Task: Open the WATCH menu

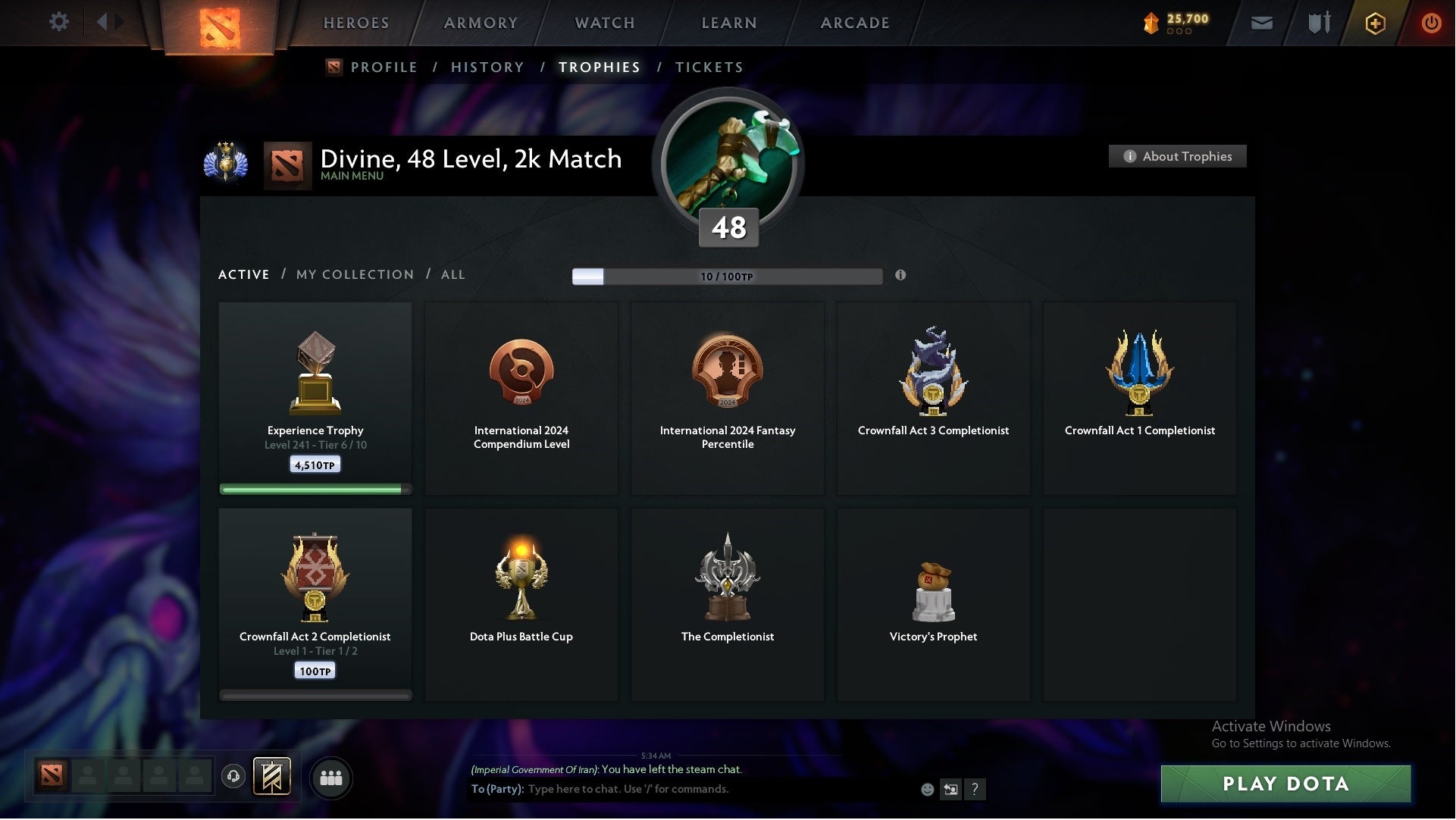Action: [x=604, y=23]
